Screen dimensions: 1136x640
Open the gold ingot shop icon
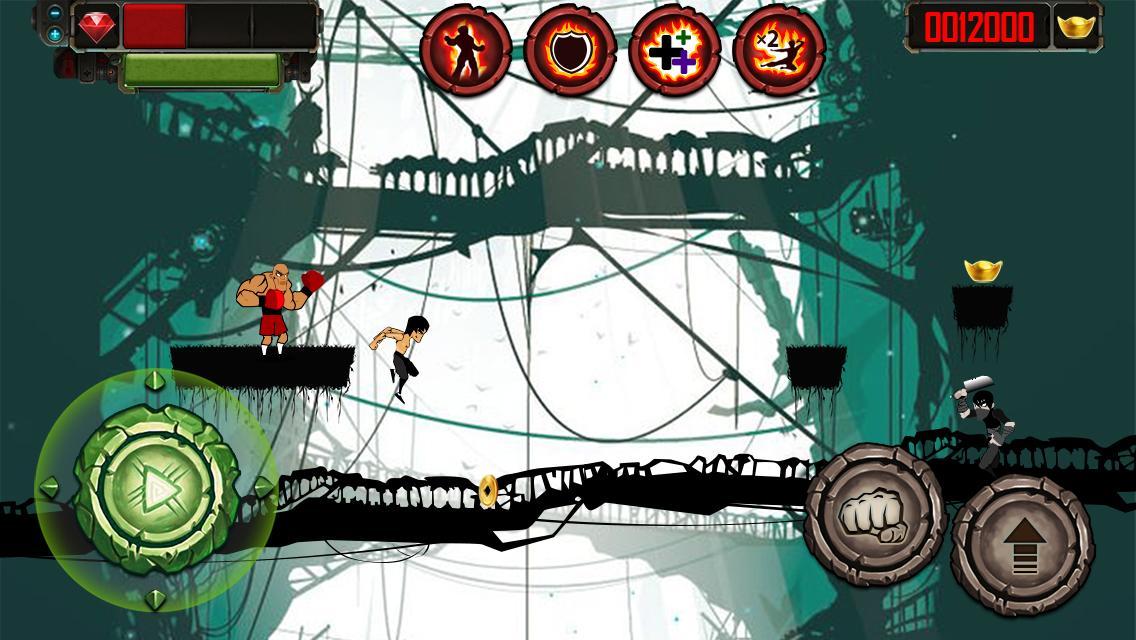pos(1077,27)
